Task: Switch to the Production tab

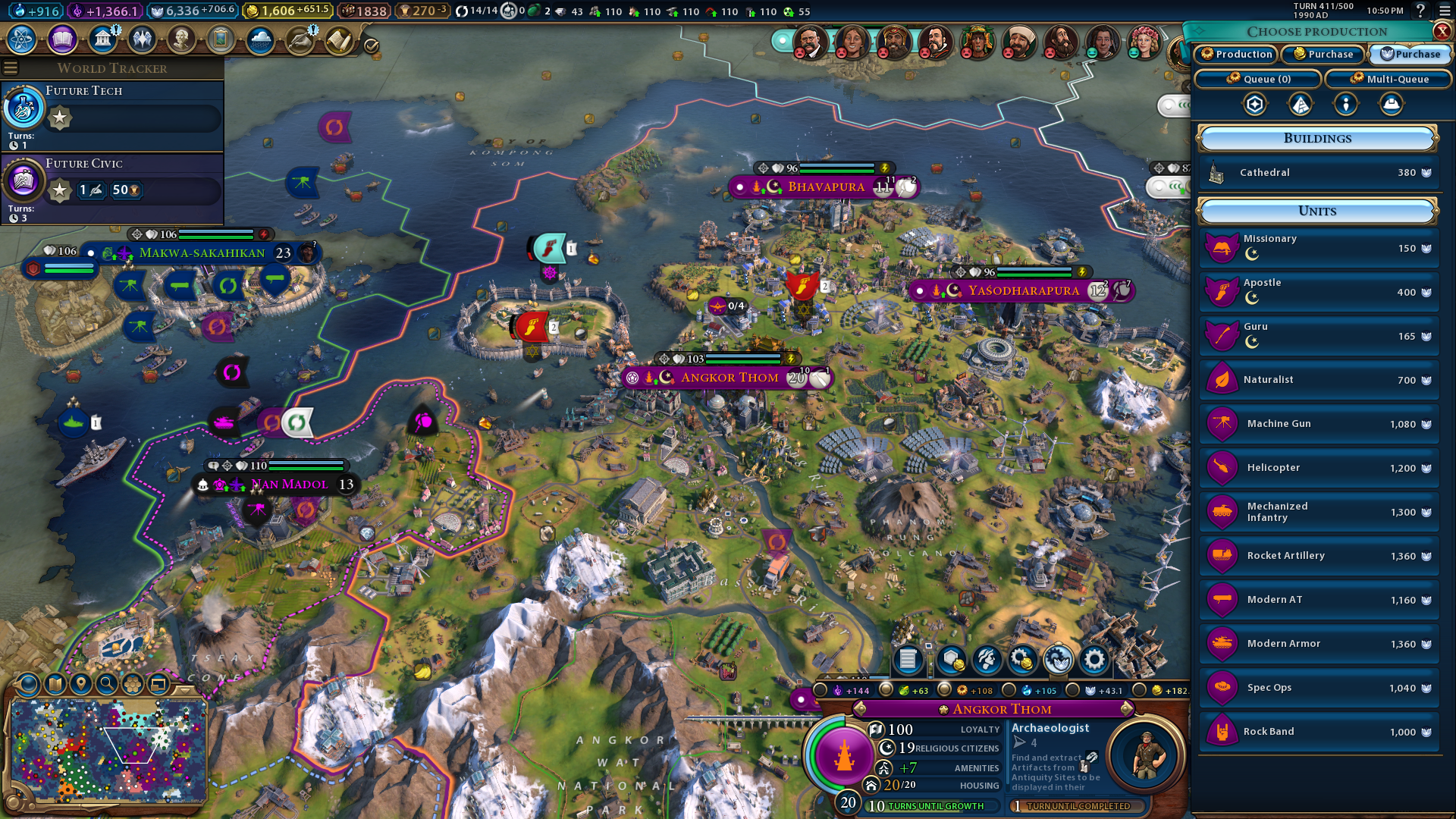Action: [1235, 54]
